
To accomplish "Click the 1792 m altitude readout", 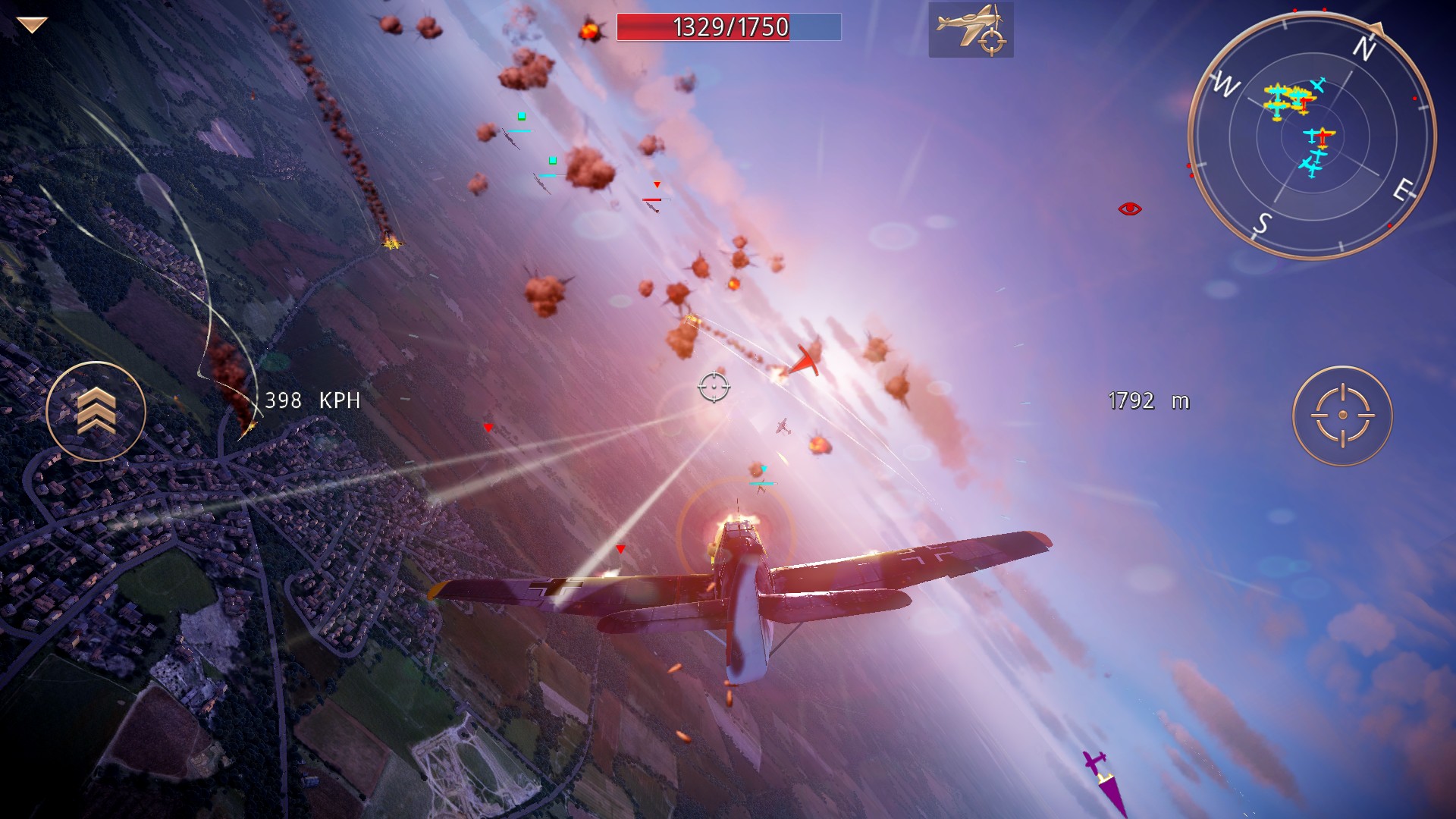I will point(1148,401).
